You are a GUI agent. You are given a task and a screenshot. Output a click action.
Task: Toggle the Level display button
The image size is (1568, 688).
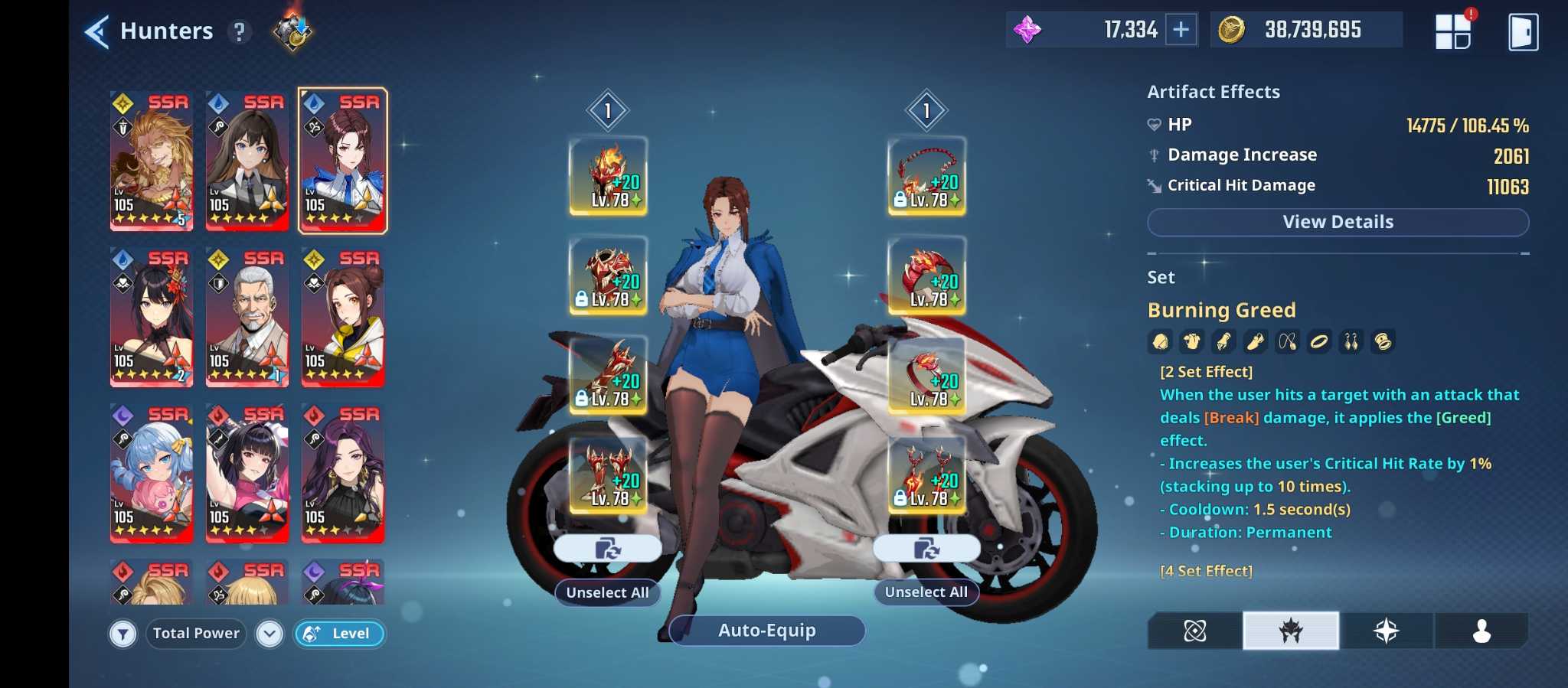click(339, 634)
